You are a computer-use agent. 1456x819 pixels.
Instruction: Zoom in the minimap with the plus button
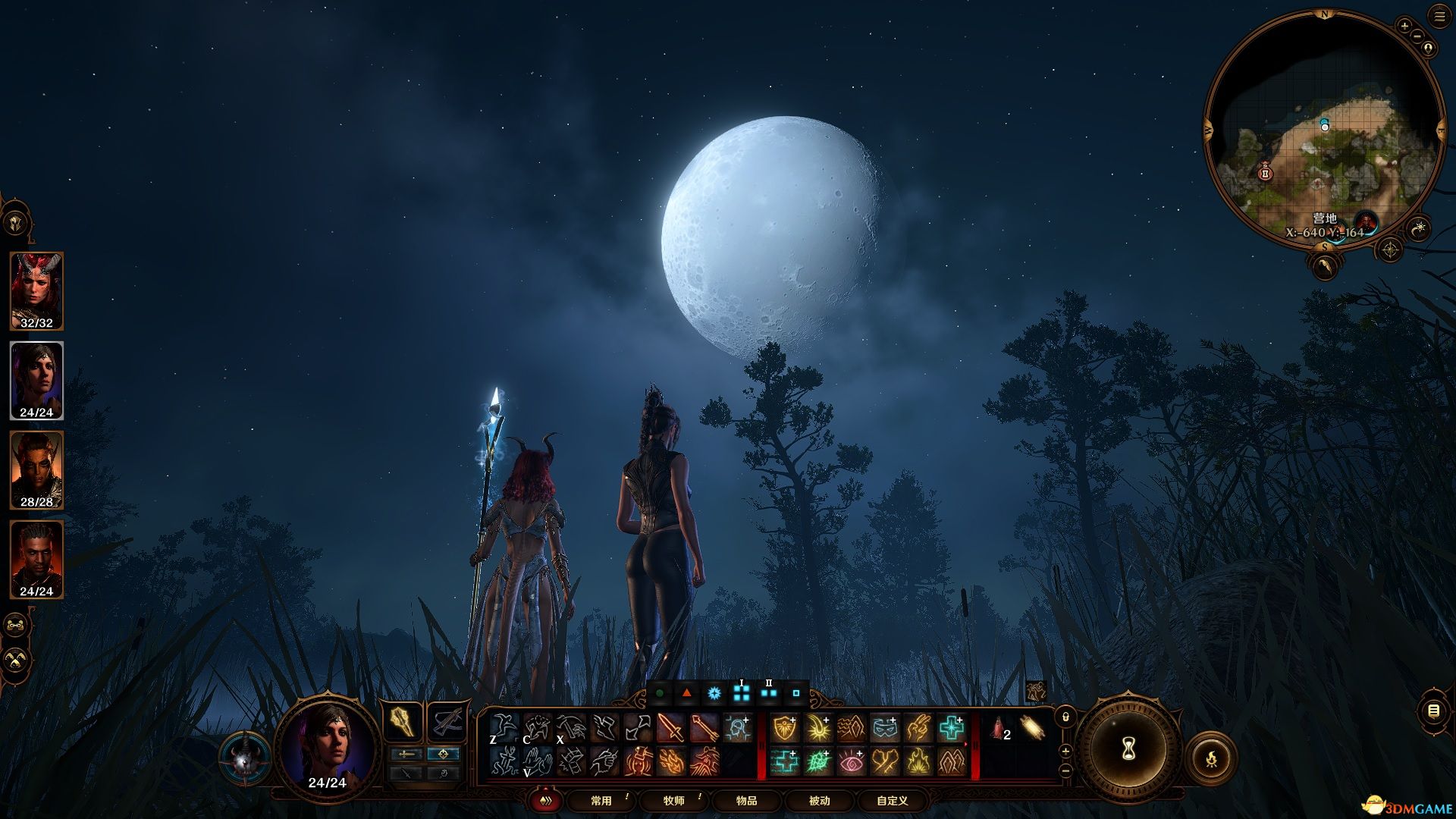[x=1404, y=26]
